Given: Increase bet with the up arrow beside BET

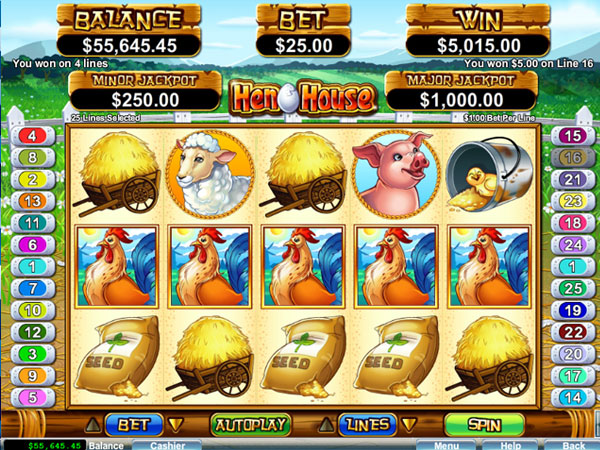Looking at the screenshot, I should (91, 424).
